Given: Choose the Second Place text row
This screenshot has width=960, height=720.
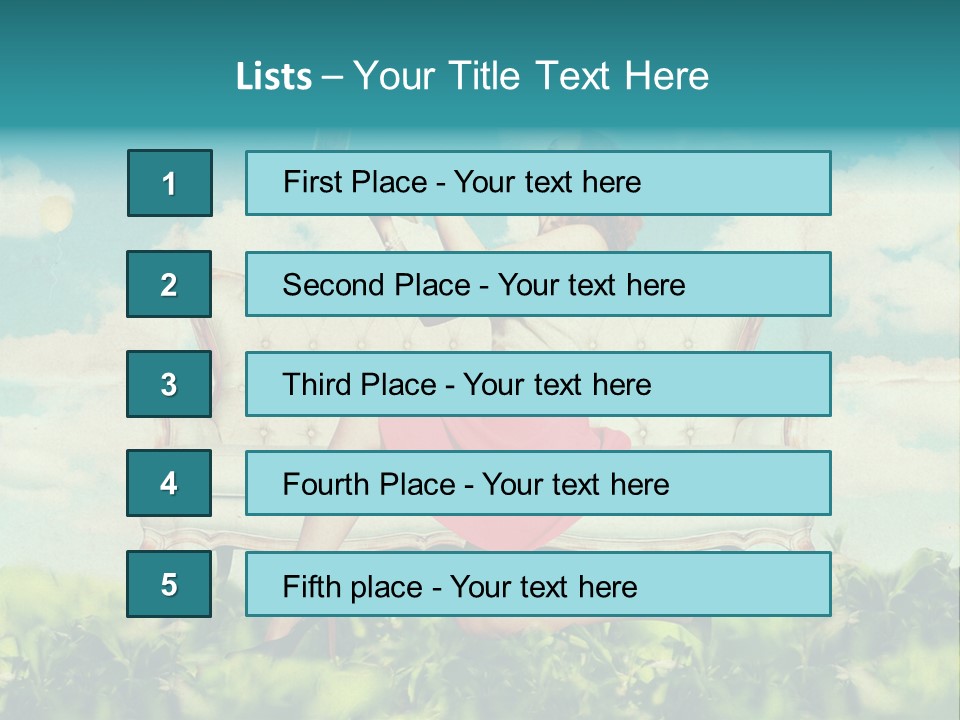Looking at the screenshot, I should coord(538,284).
